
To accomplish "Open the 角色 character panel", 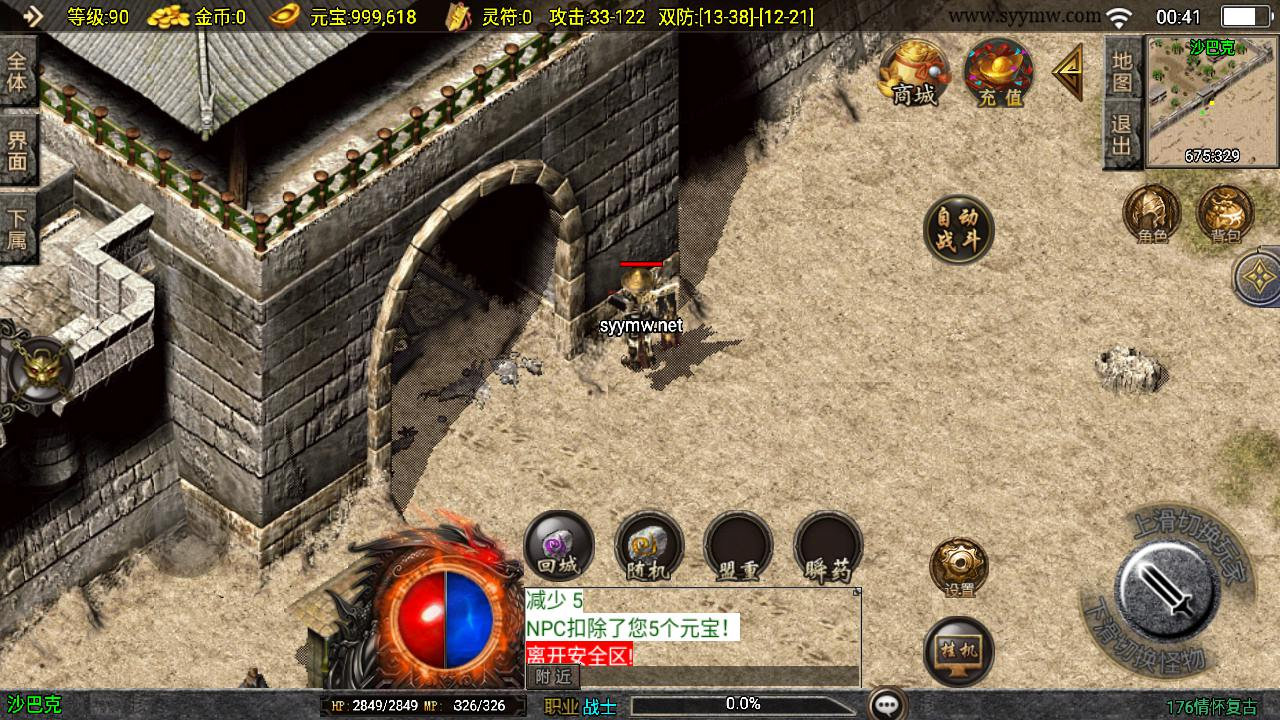I will tap(1152, 213).
